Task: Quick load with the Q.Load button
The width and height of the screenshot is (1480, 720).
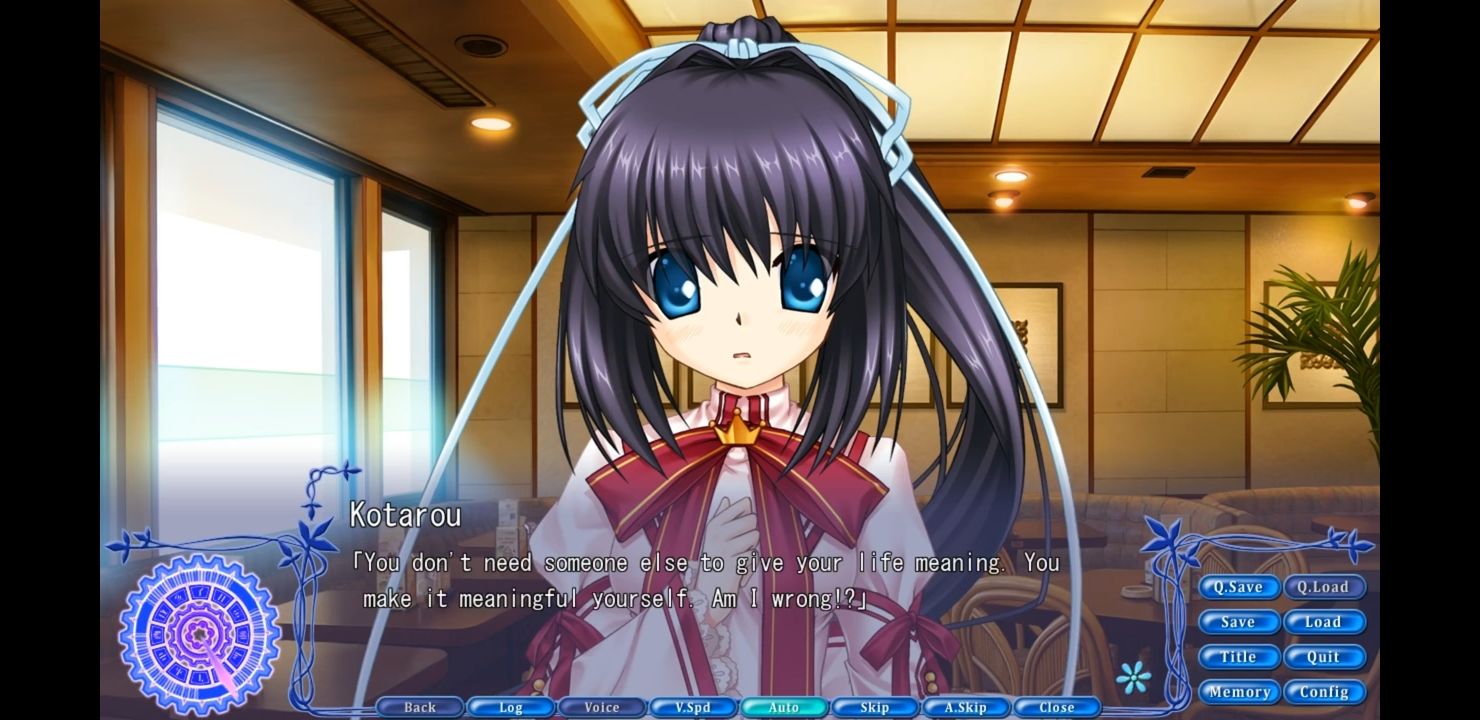Action: click(x=1326, y=587)
